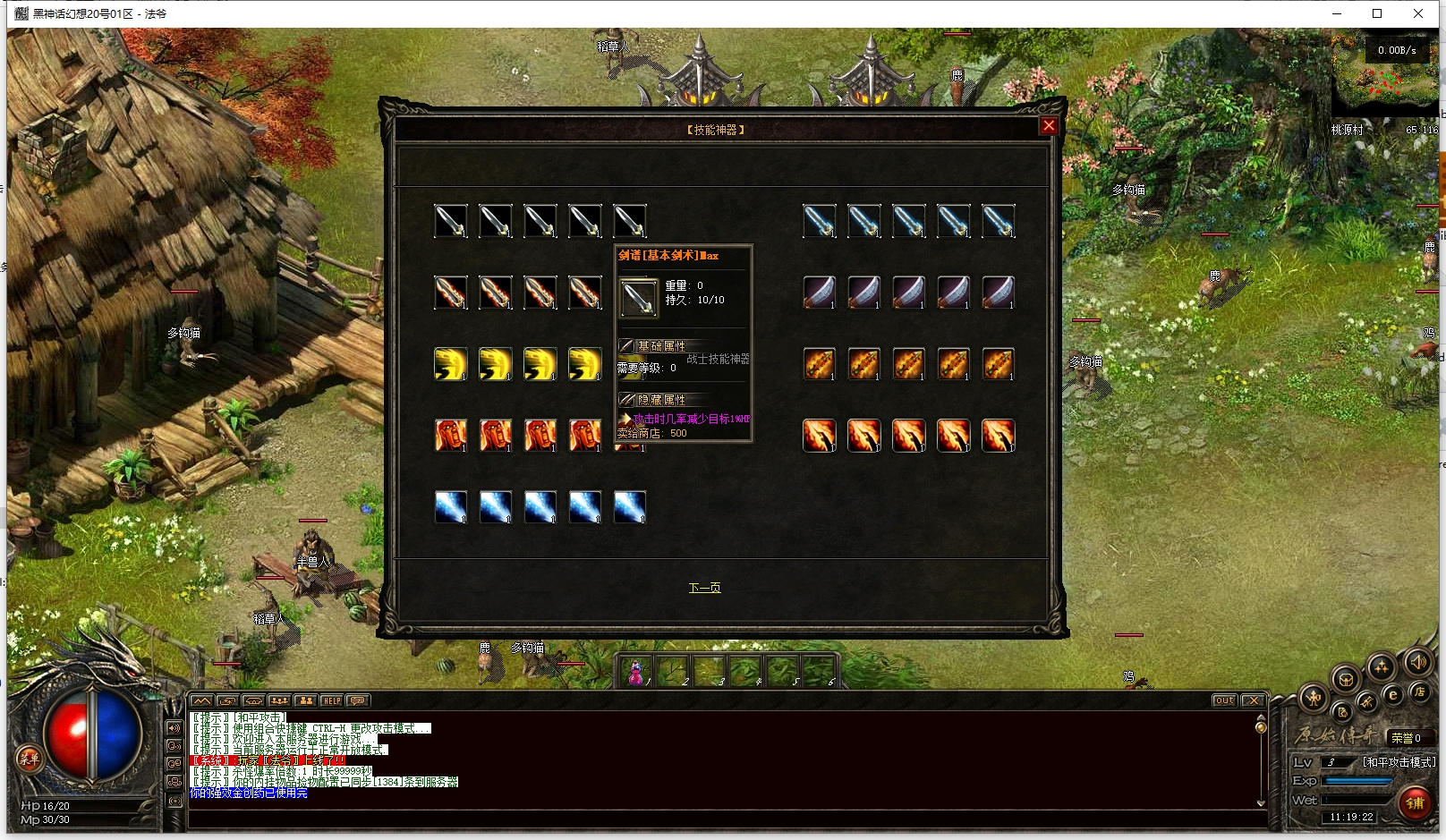This screenshot has width=1446, height=840.
Task: Click the chat text input field
Action: coord(716,819)
